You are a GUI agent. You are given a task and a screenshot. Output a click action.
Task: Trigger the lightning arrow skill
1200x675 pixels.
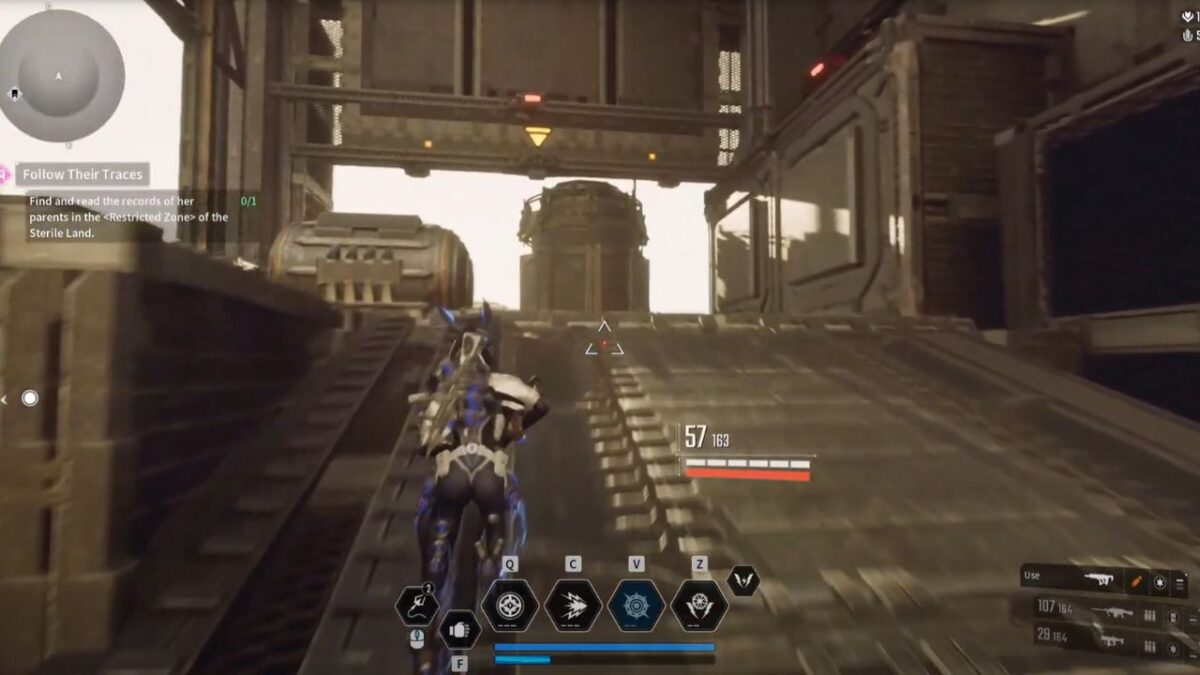tap(573, 605)
